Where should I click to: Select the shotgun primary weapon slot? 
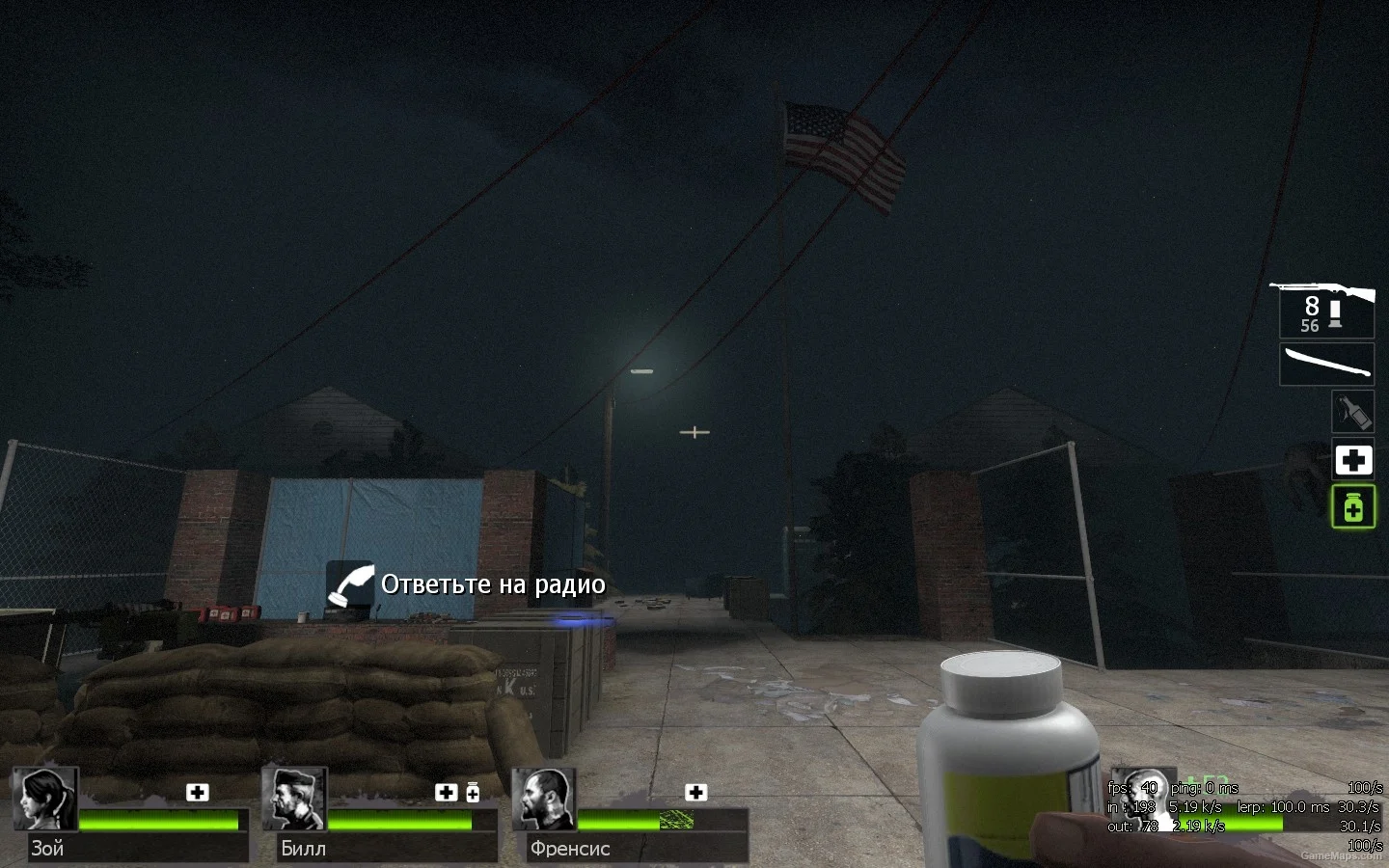(1325, 310)
